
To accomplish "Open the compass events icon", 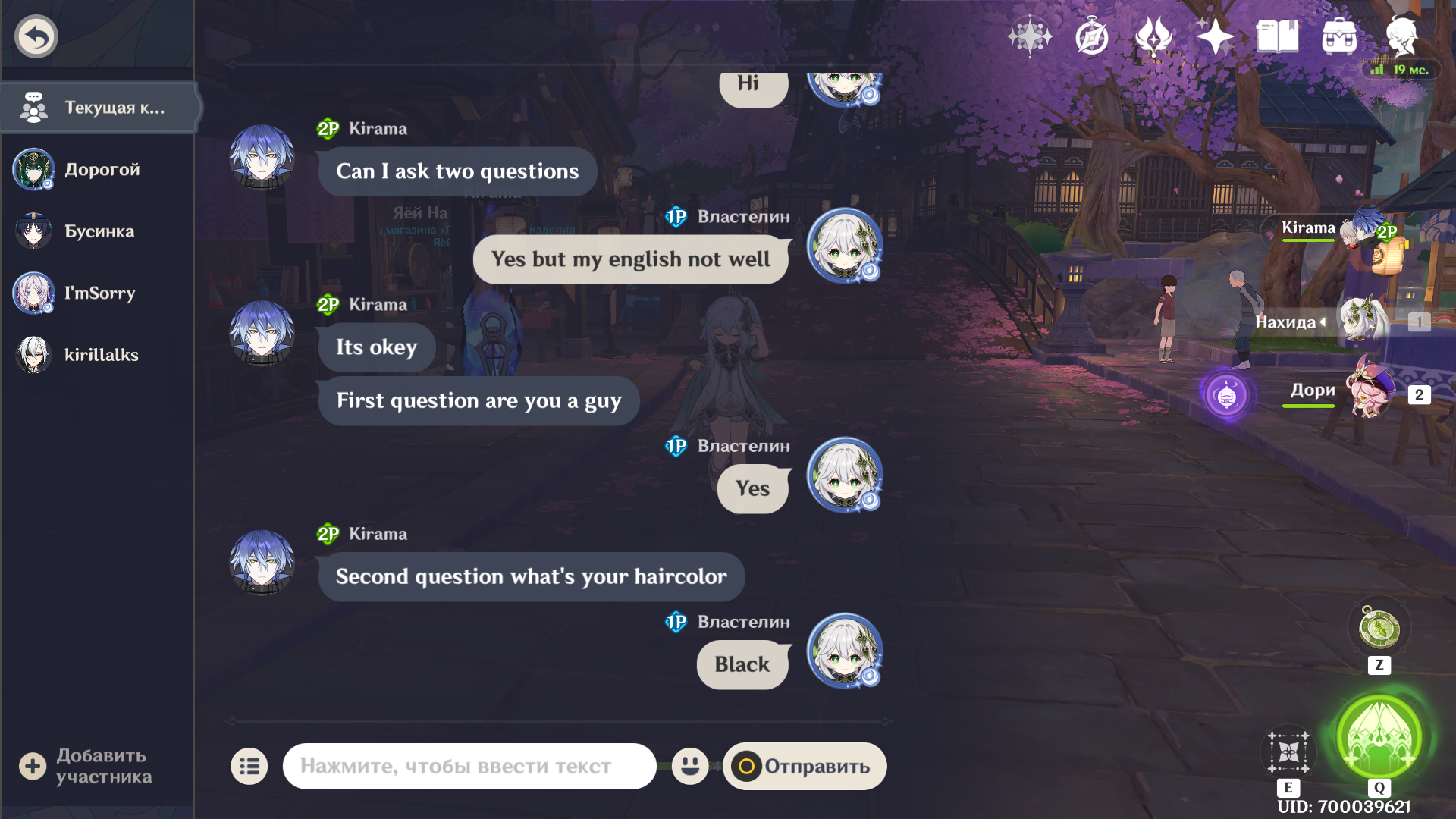I will pyautogui.click(x=1092, y=36).
